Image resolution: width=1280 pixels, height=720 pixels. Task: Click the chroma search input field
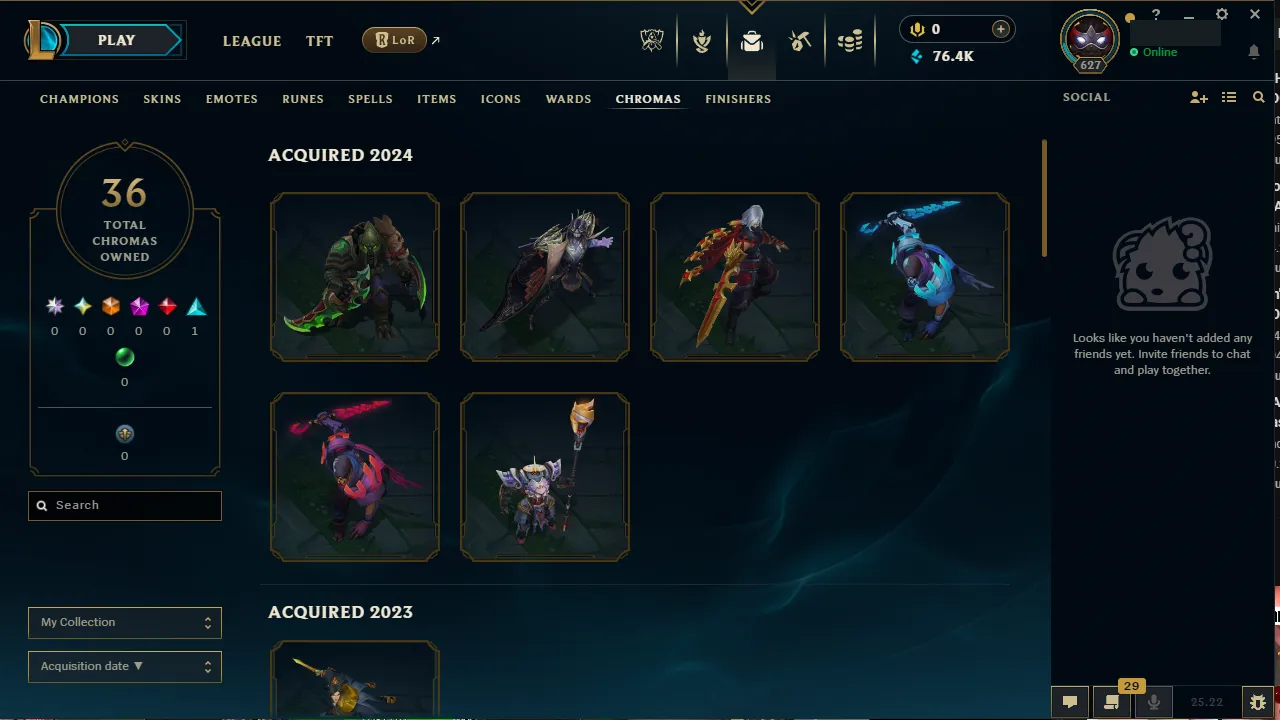[124, 505]
